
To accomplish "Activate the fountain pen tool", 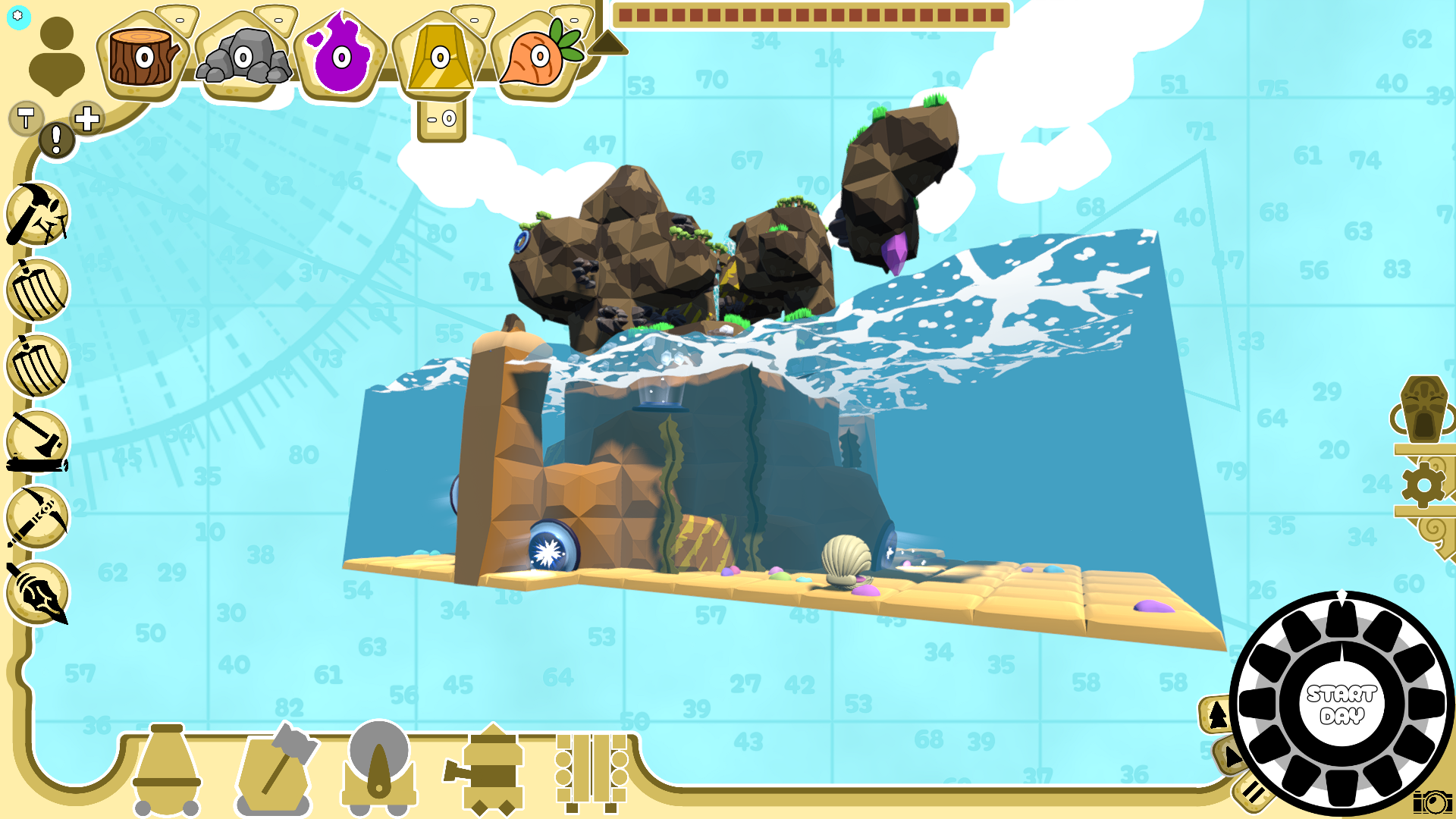I will (37, 594).
